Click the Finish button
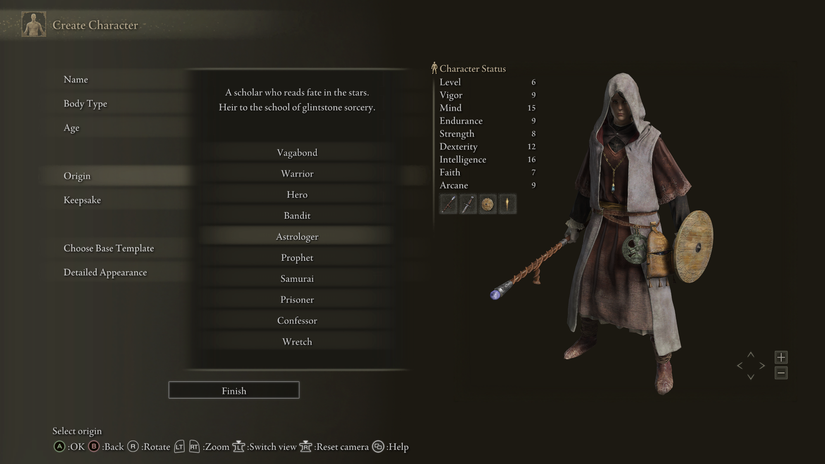This screenshot has height=464, width=825. click(x=234, y=391)
